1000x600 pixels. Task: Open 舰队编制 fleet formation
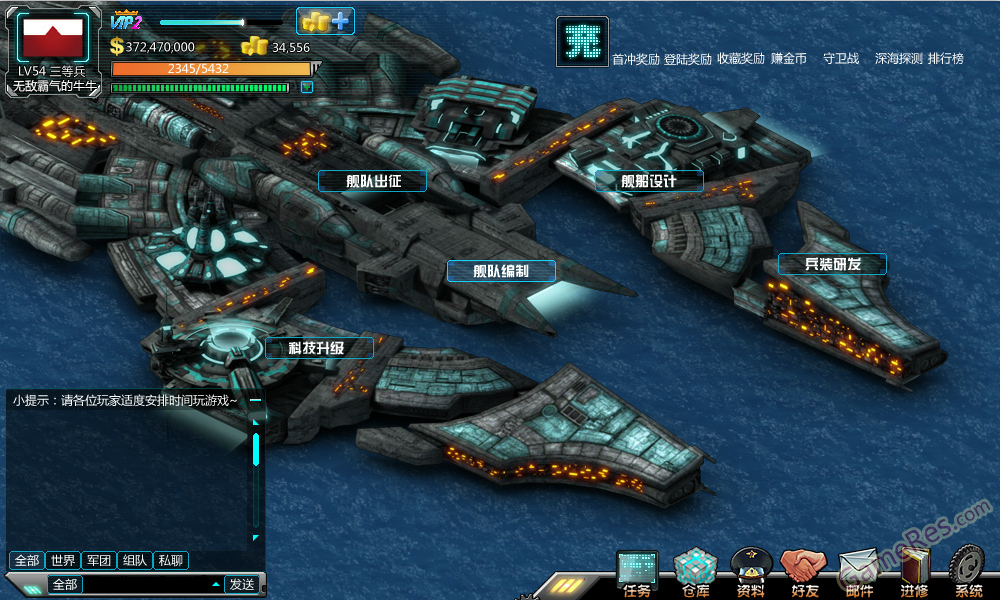[501, 271]
